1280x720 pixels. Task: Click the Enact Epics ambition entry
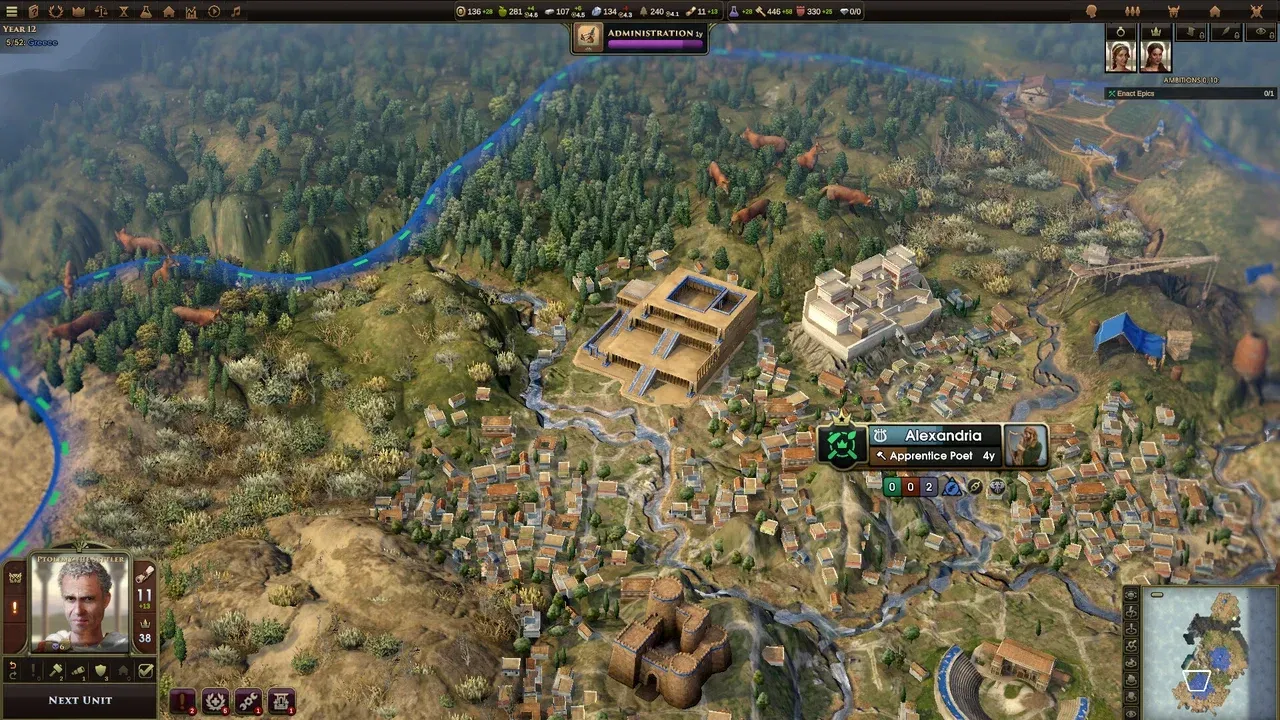(x=1189, y=92)
